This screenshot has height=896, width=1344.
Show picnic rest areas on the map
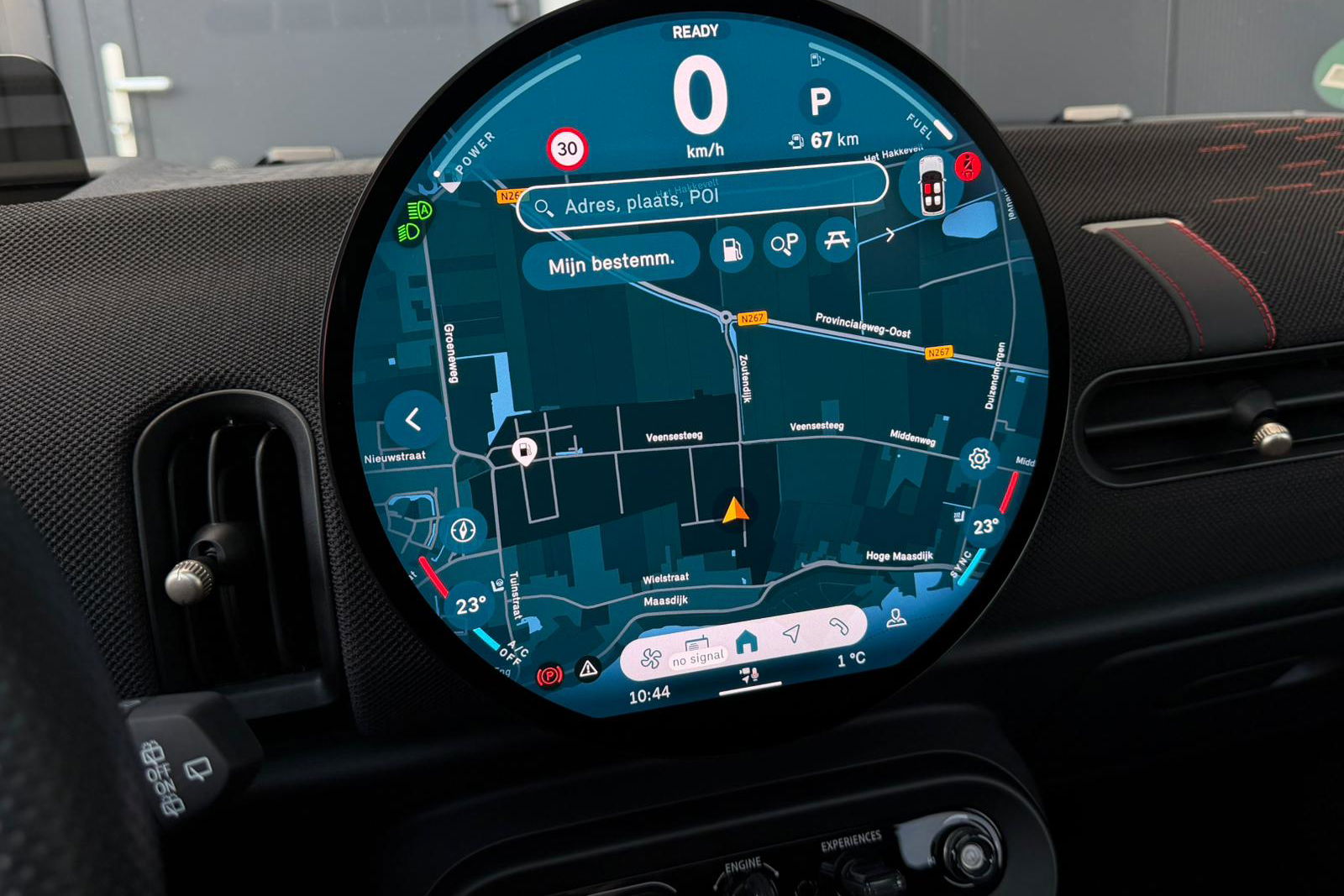point(837,241)
